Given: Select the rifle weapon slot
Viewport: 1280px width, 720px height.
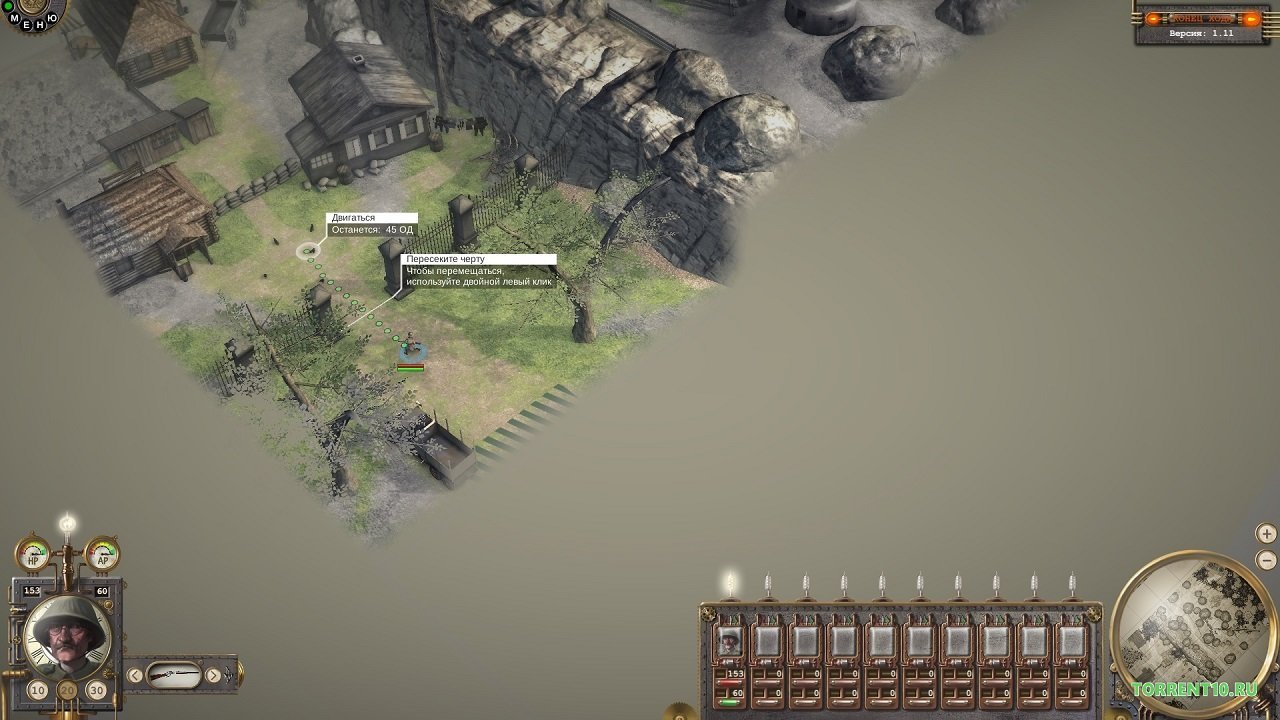Looking at the screenshot, I should click(174, 676).
